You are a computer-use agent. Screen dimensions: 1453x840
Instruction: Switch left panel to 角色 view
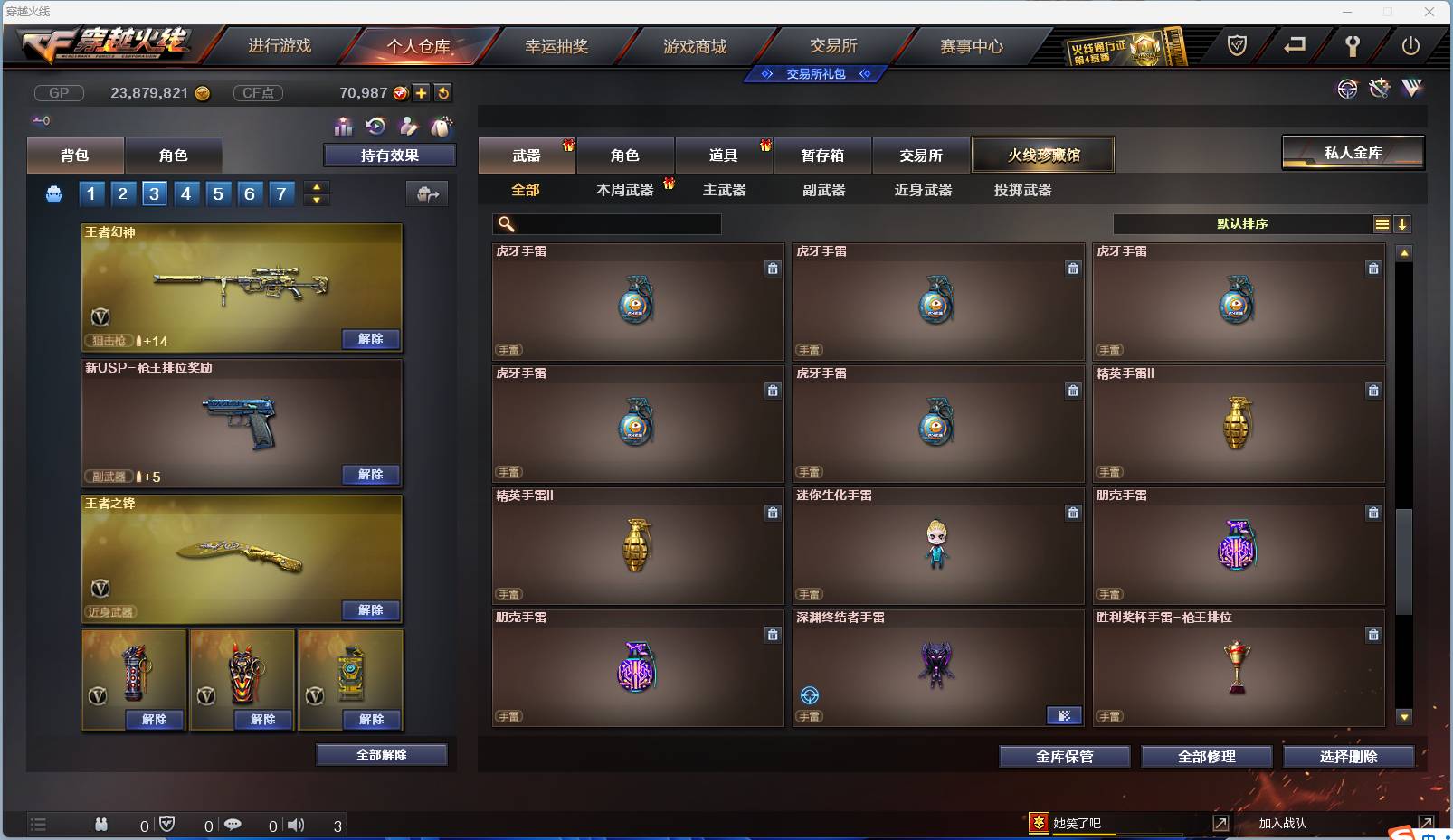[174, 155]
